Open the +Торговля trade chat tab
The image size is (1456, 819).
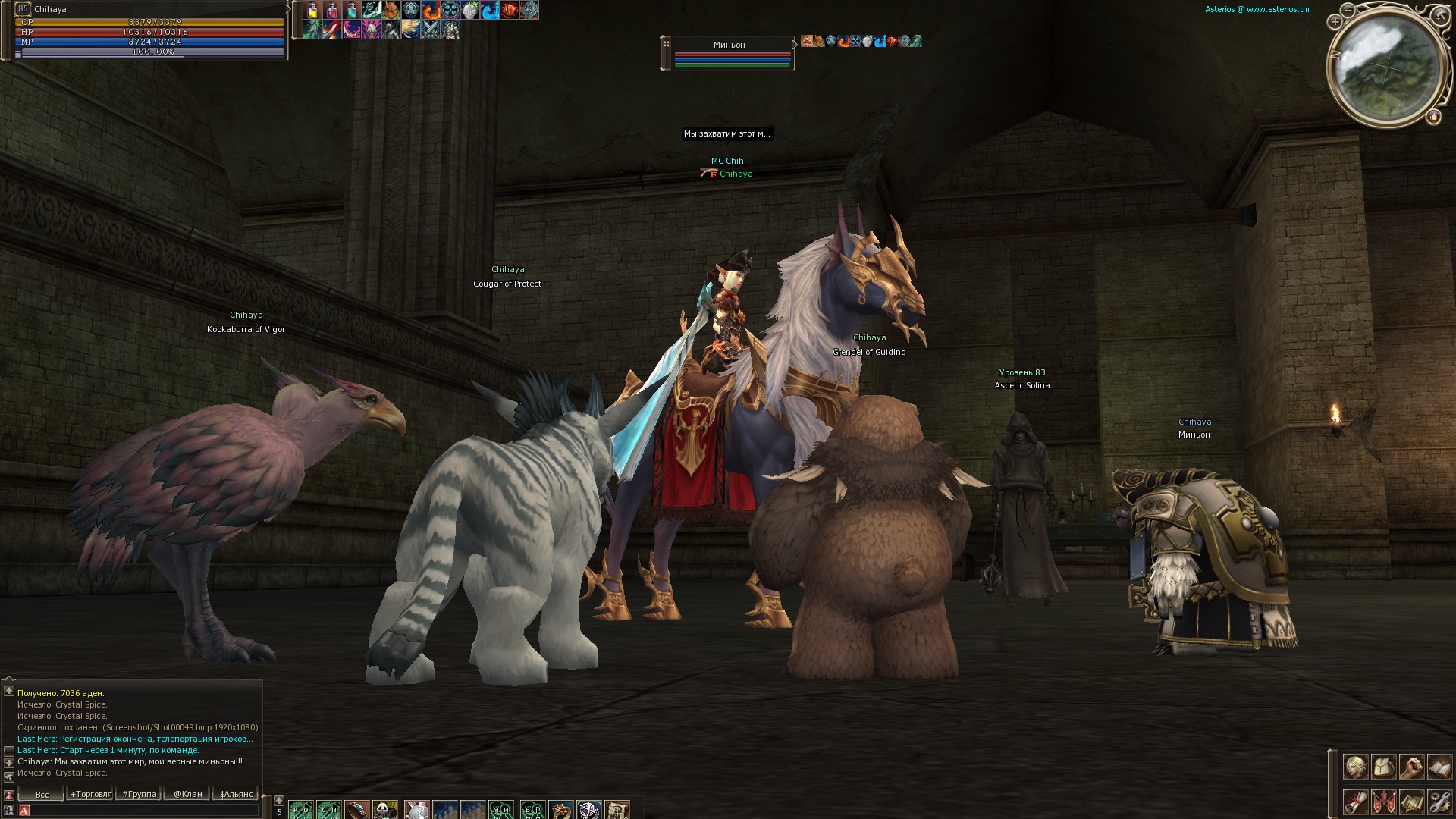click(x=91, y=795)
